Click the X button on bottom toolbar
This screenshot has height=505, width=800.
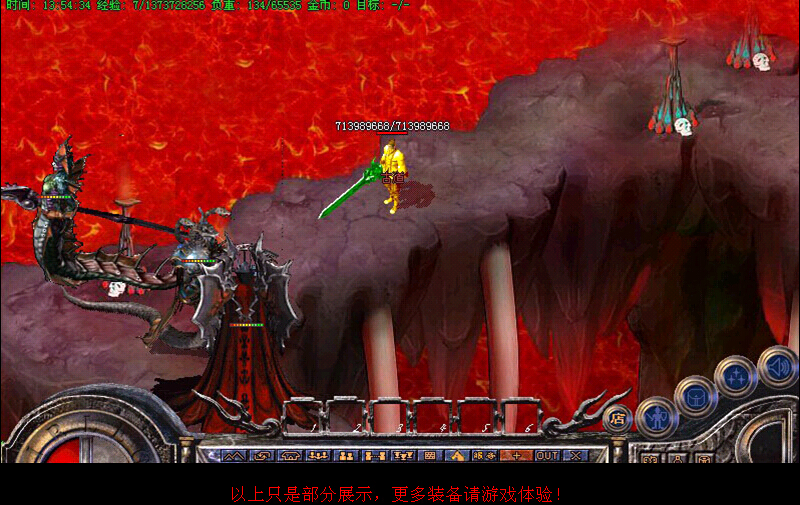[x=575, y=455]
